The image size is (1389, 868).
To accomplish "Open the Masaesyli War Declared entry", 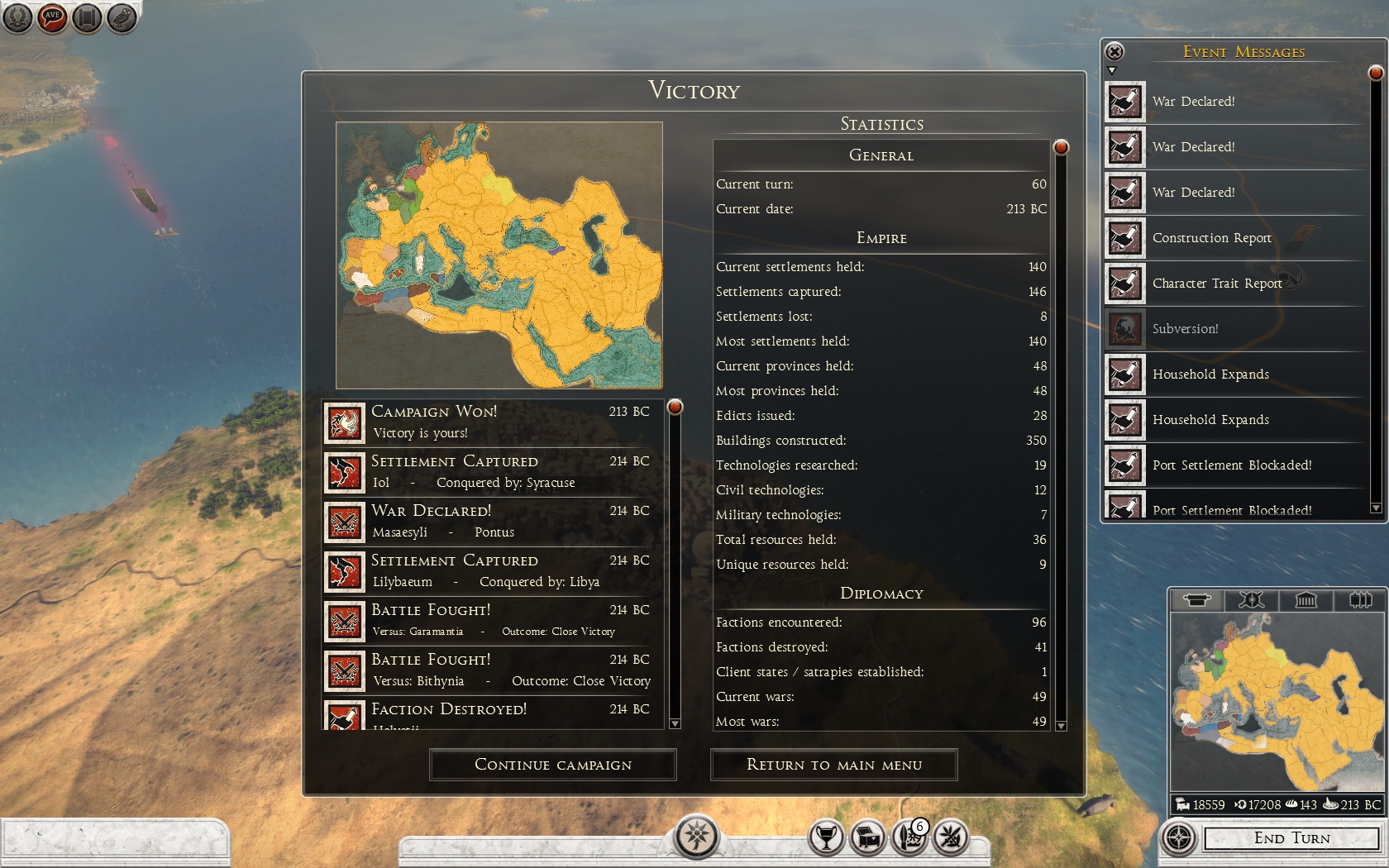I will click(493, 522).
